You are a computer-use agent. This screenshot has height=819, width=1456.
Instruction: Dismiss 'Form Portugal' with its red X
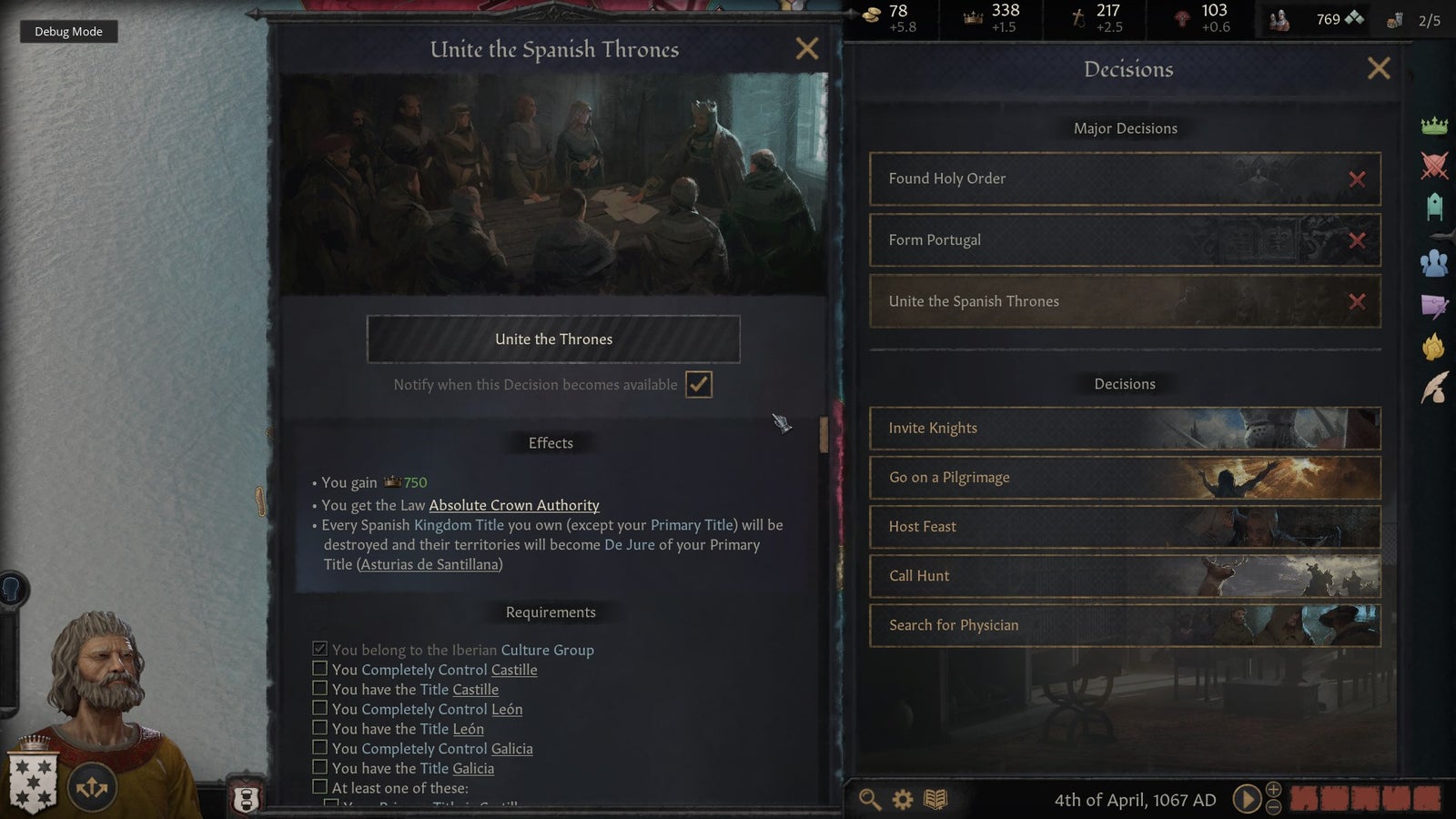click(x=1358, y=240)
